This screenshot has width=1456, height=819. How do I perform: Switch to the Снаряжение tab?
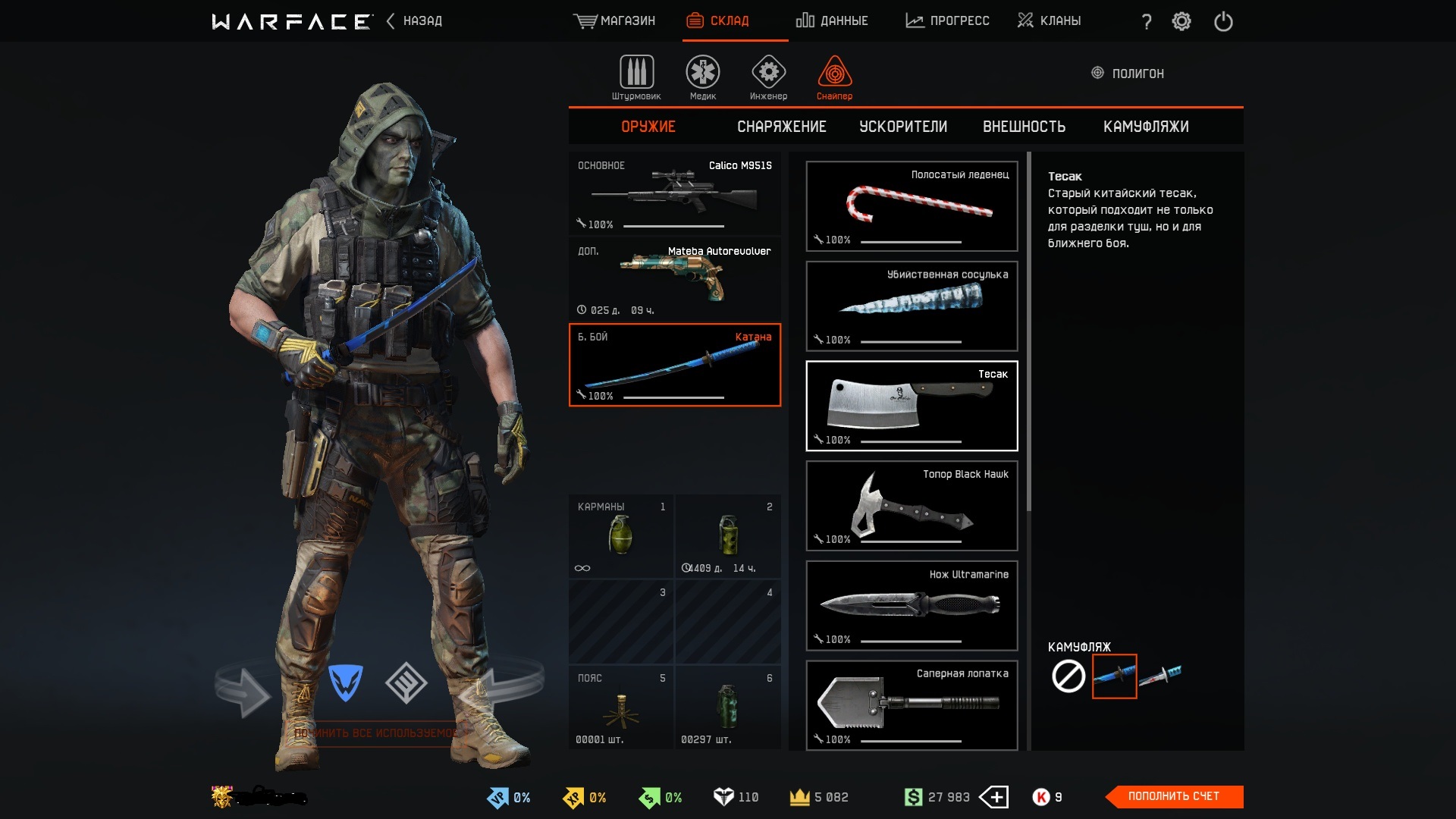[782, 127]
